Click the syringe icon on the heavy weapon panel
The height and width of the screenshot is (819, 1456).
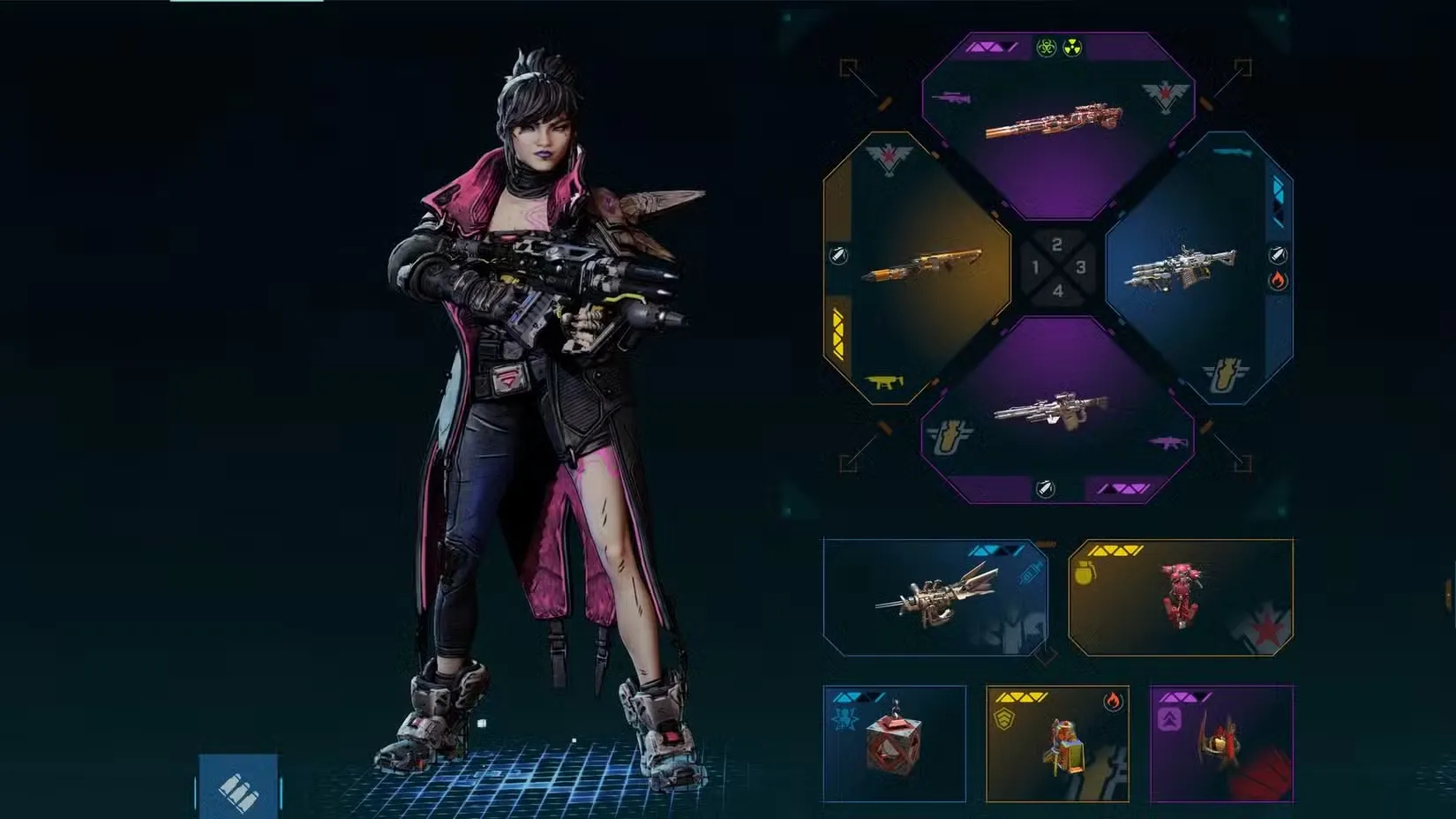pyautogui.click(x=1028, y=573)
